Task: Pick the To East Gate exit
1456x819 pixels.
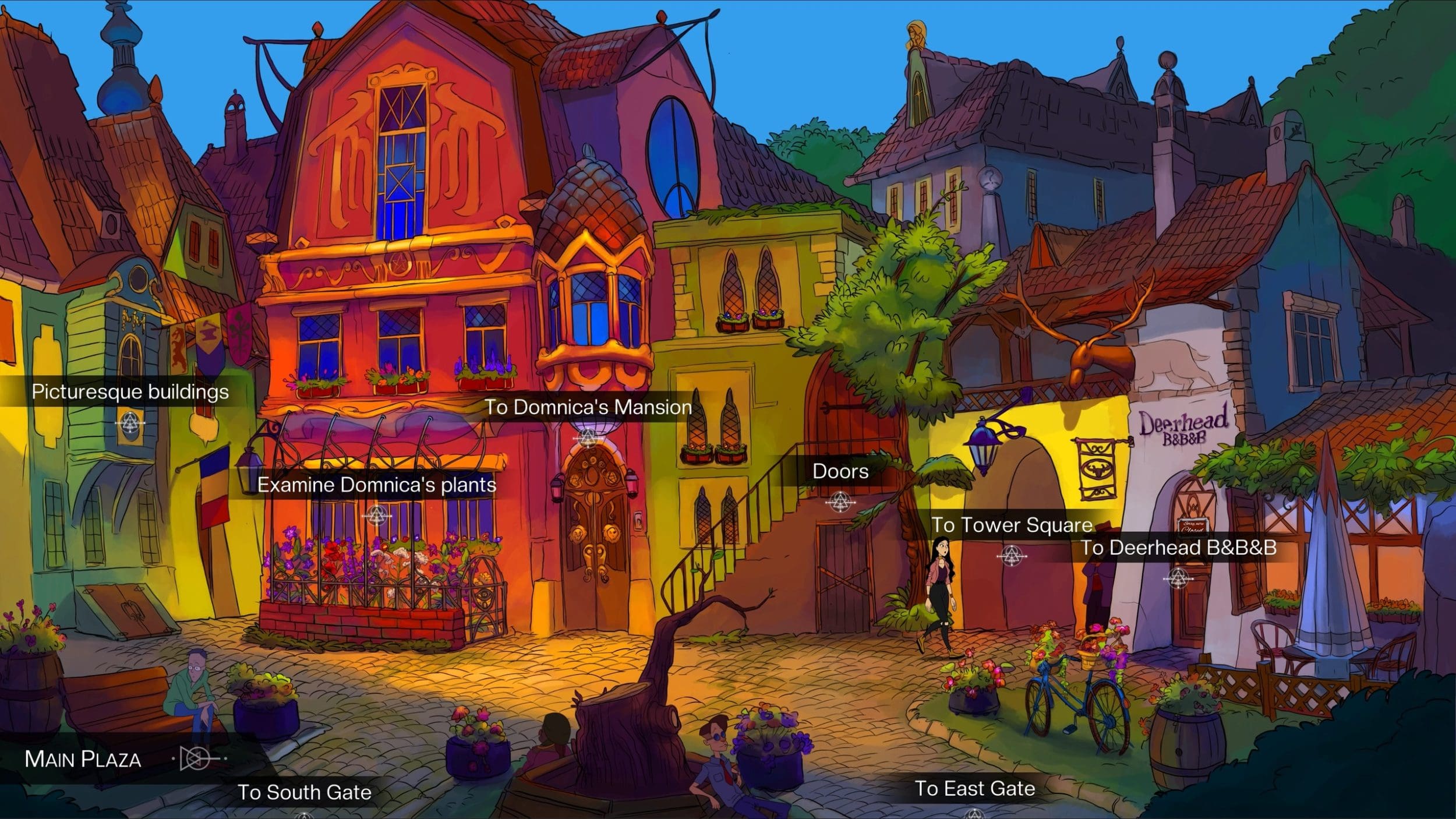Action: [x=974, y=789]
